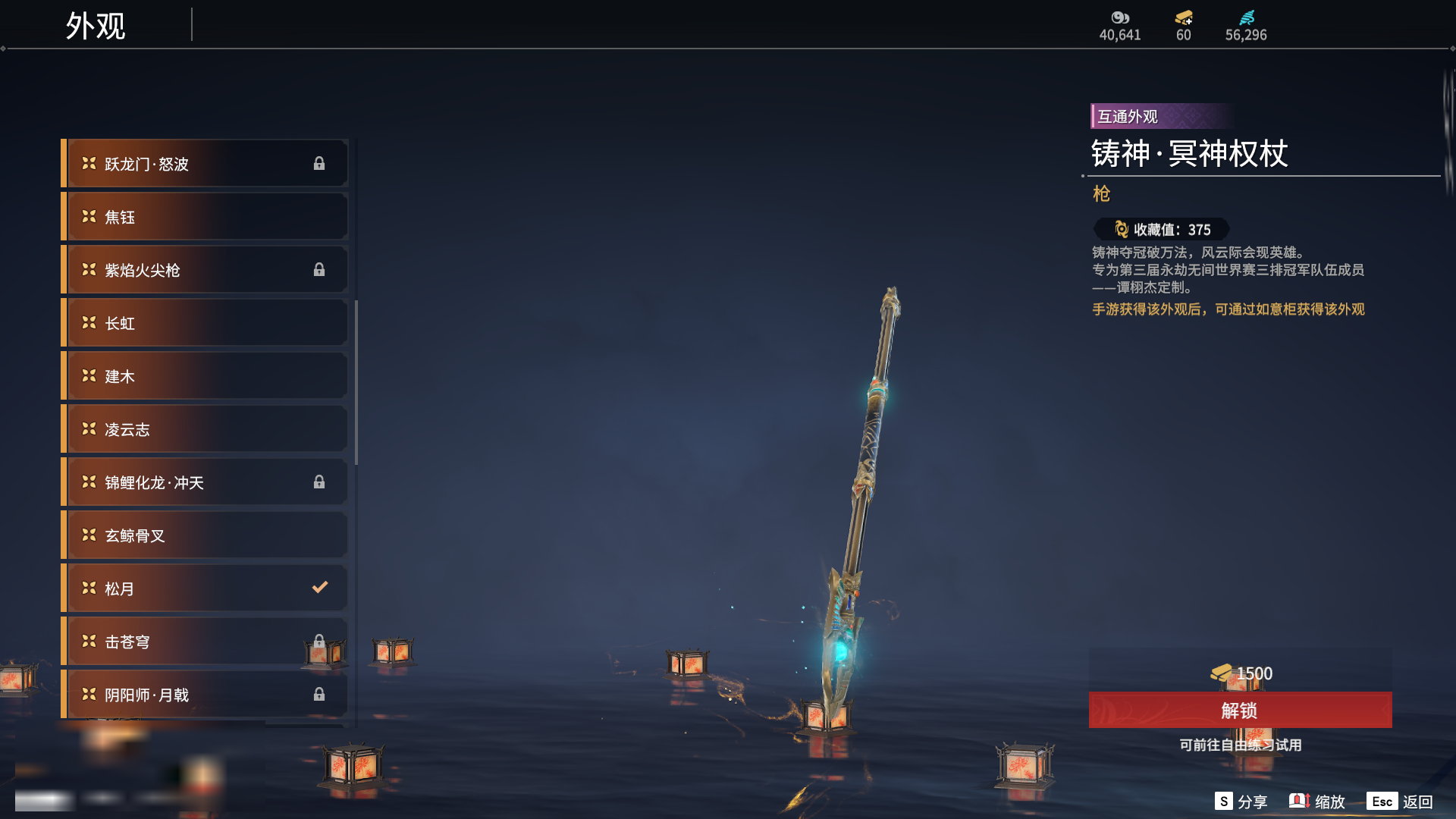This screenshot has width=1456, height=819.
Task: Choose the 凌云志 skin
Action: (205, 429)
